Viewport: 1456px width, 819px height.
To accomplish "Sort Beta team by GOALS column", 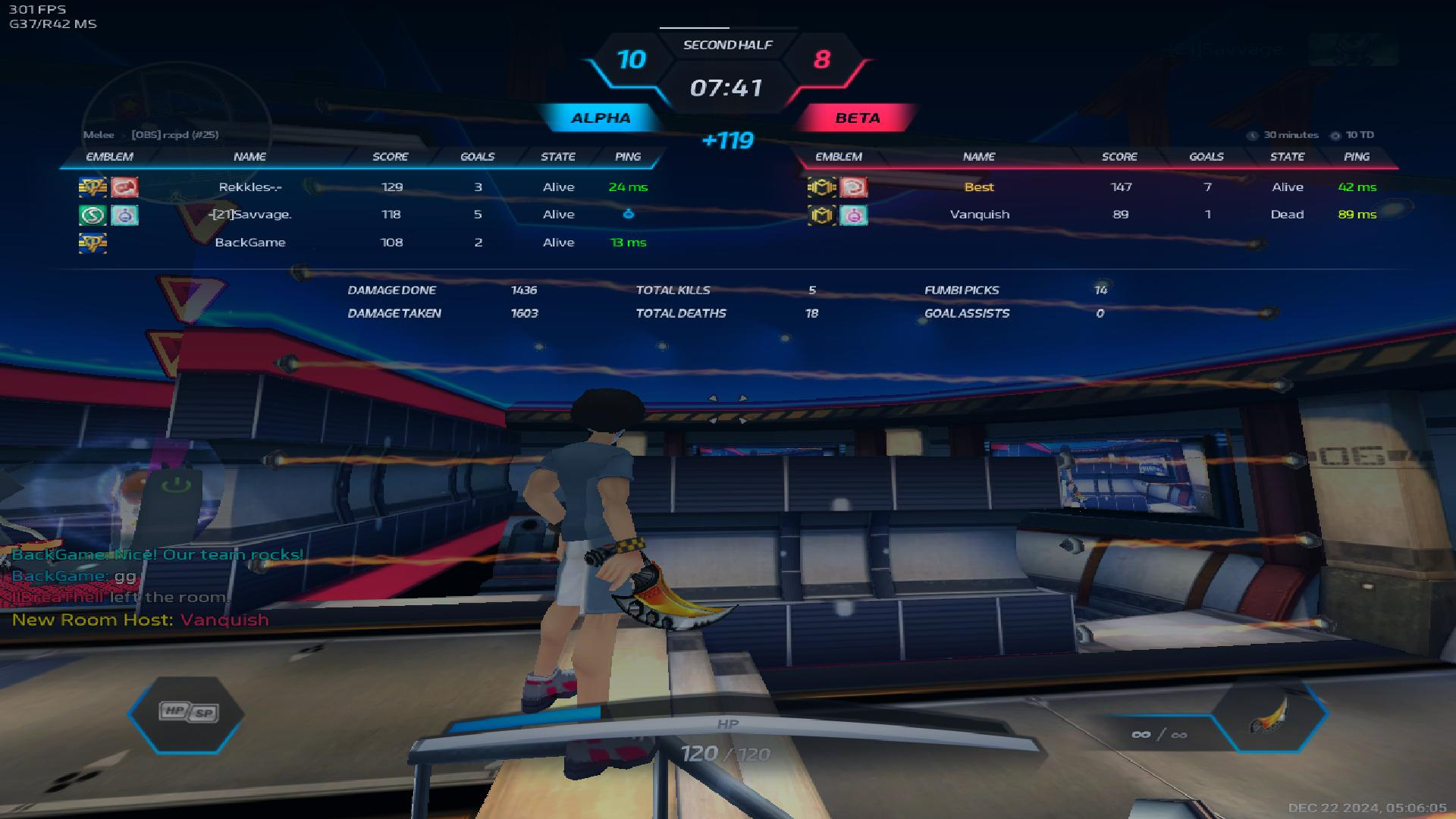I will (1206, 157).
